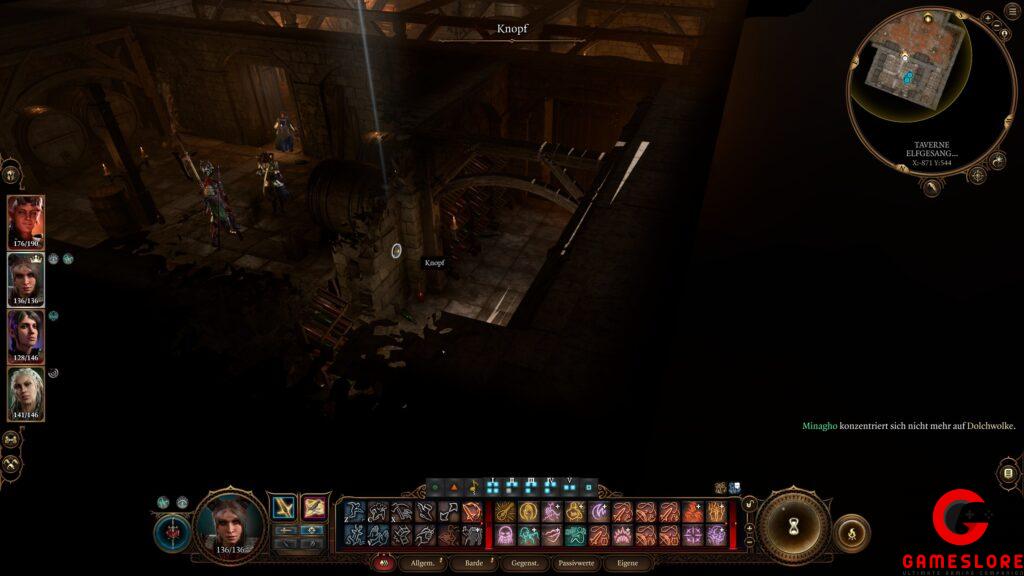Open the Taverne Elfgesang minimap
Viewport: 1024px width, 576px height.
click(904, 76)
